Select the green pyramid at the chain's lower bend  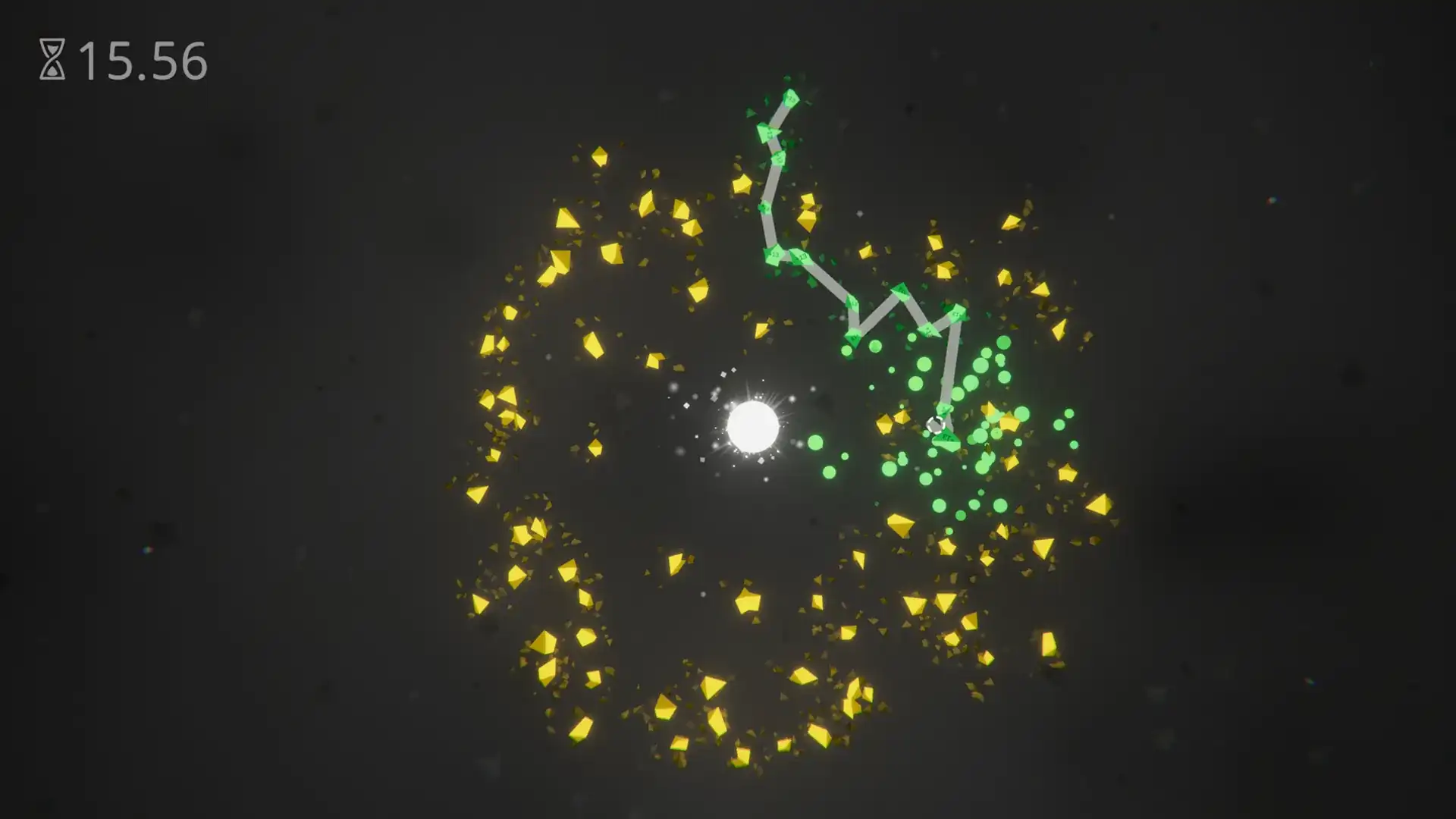pos(854,336)
